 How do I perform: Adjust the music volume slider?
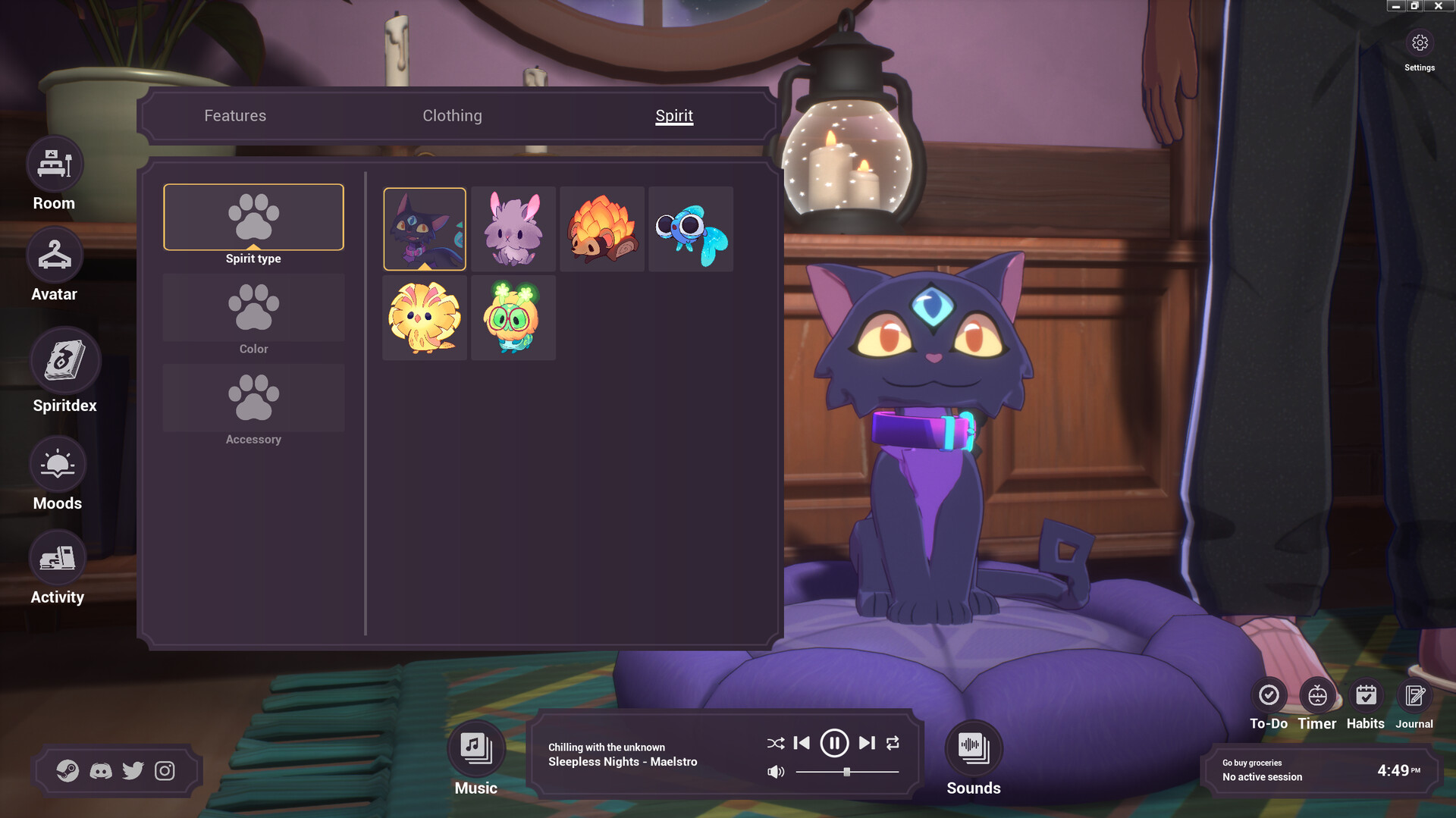click(847, 773)
